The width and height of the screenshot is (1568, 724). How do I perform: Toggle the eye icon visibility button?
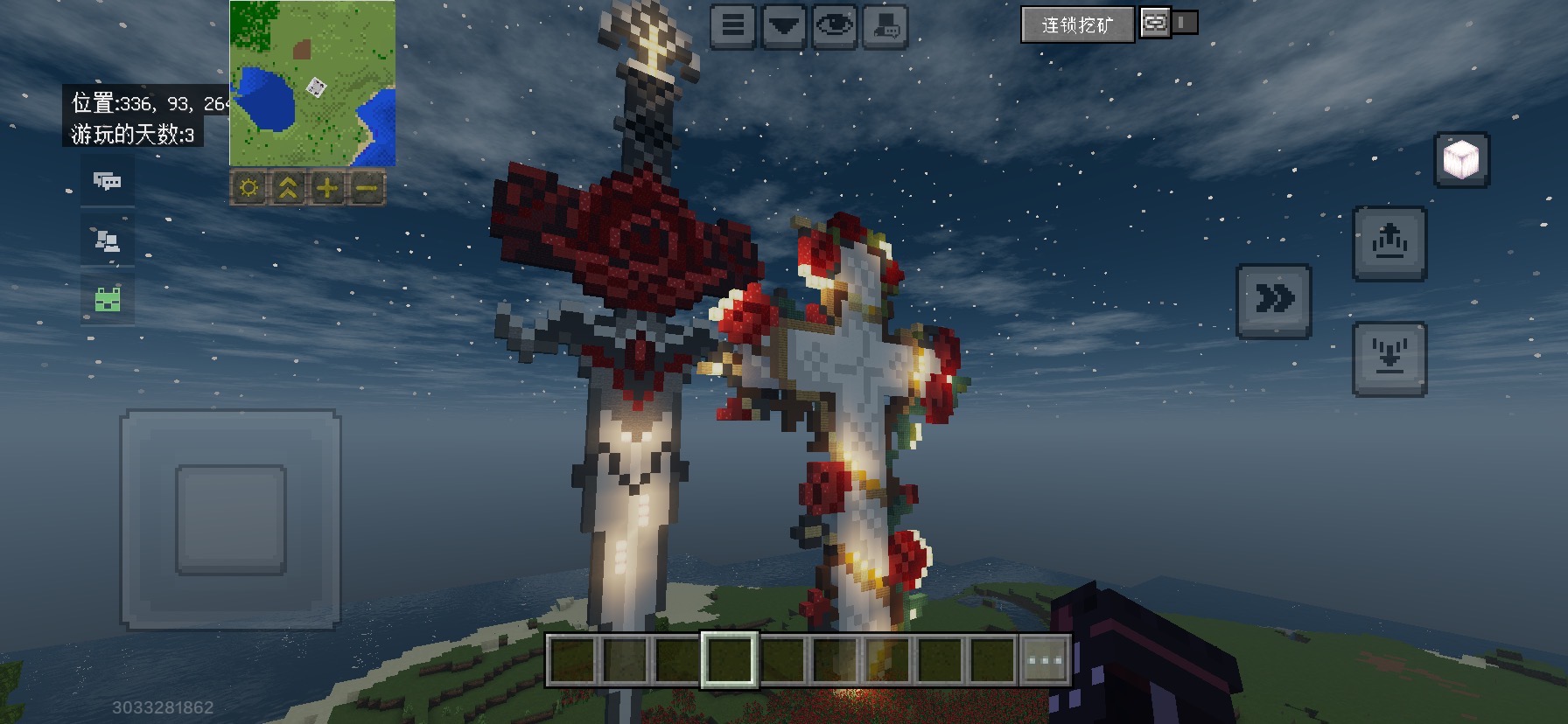coord(835,26)
